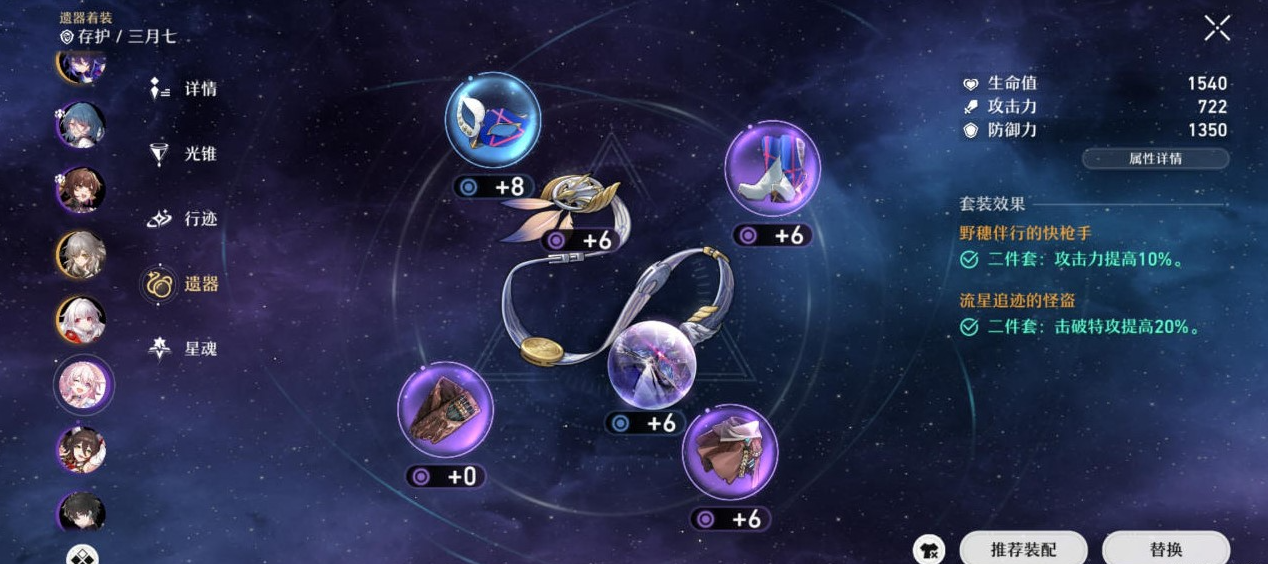Unequip all relics with the shirt icon
Image resolution: width=1268 pixels, height=564 pixels.
click(929, 549)
